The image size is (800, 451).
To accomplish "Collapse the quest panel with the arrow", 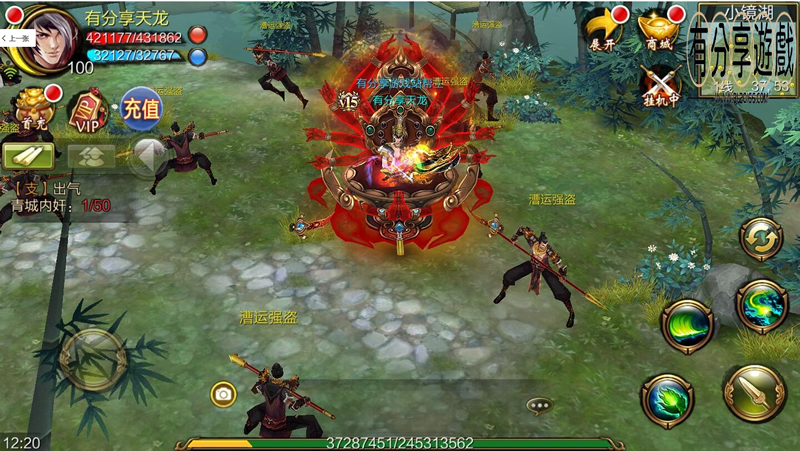I will pos(148,155).
